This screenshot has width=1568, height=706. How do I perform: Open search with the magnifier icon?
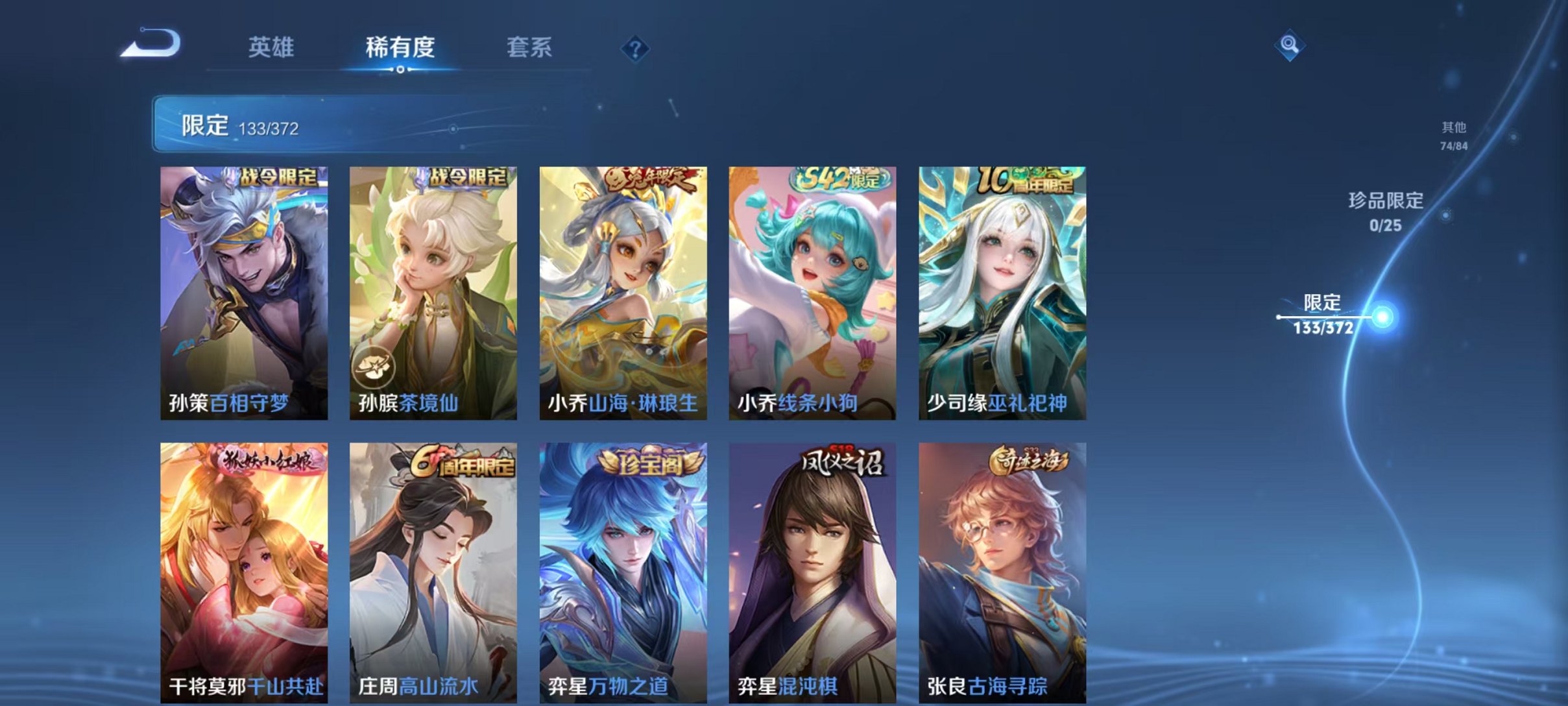click(1290, 45)
